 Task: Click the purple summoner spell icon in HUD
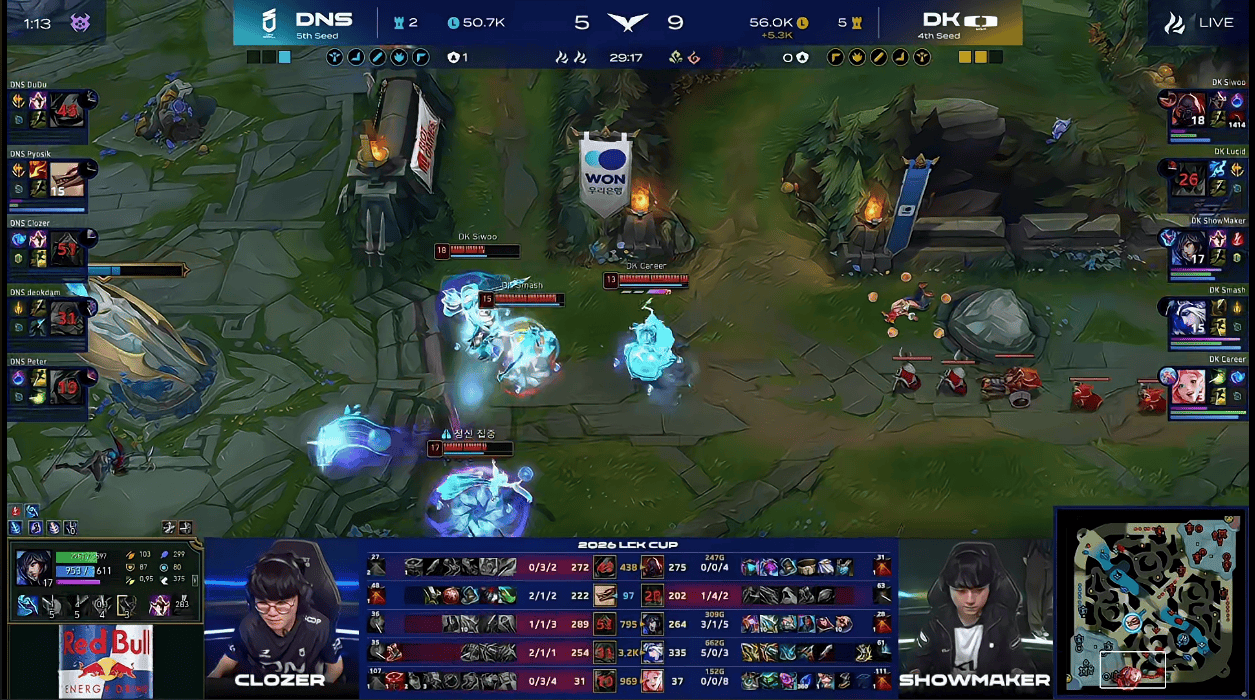click(x=160, y=605)
